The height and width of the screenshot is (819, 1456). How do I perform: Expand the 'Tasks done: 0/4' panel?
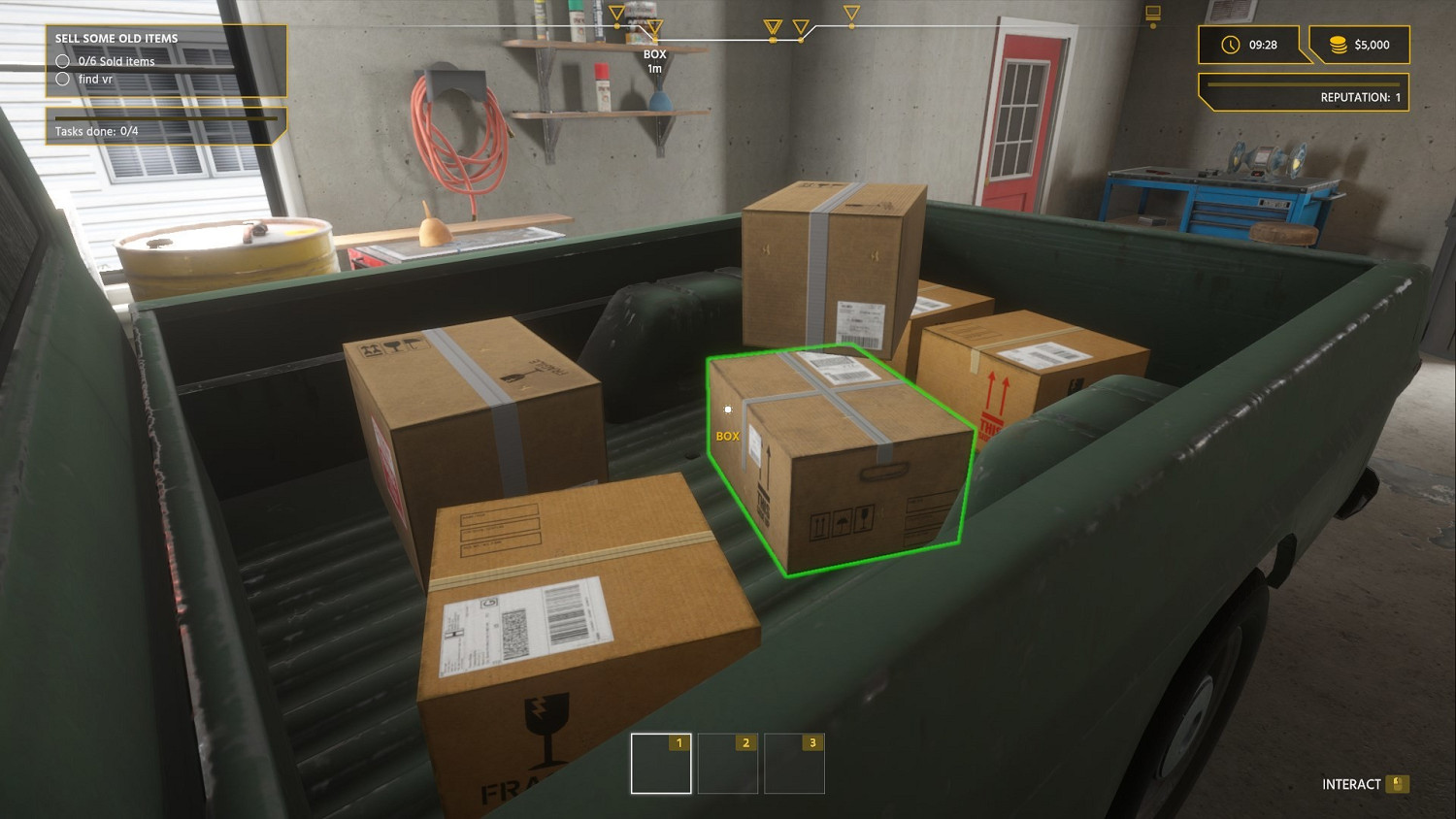(165, 127)
